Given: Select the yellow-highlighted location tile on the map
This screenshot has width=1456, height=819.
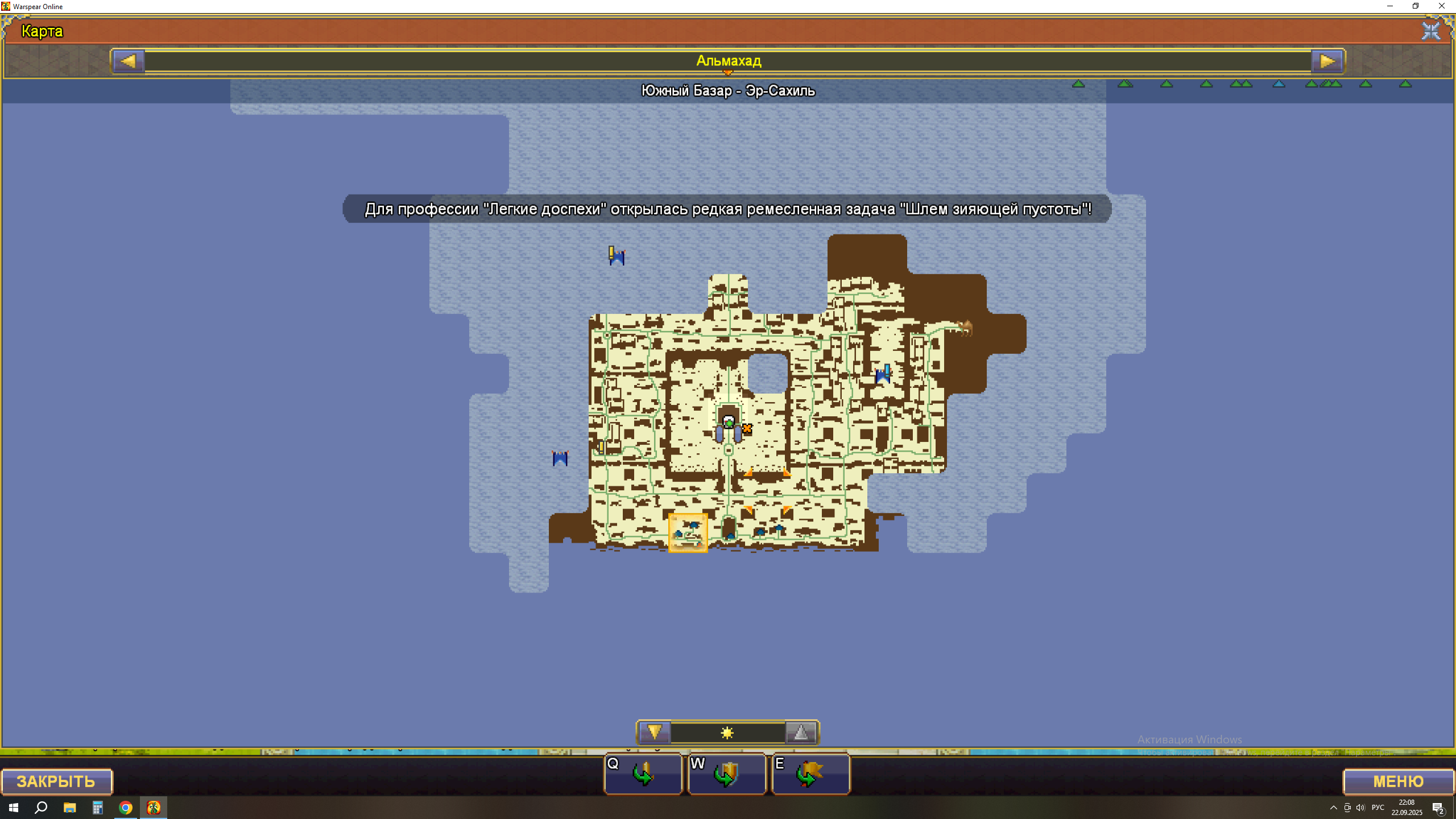Looking at the screenshot, I should pyautogui.click(x=688, y=533).
